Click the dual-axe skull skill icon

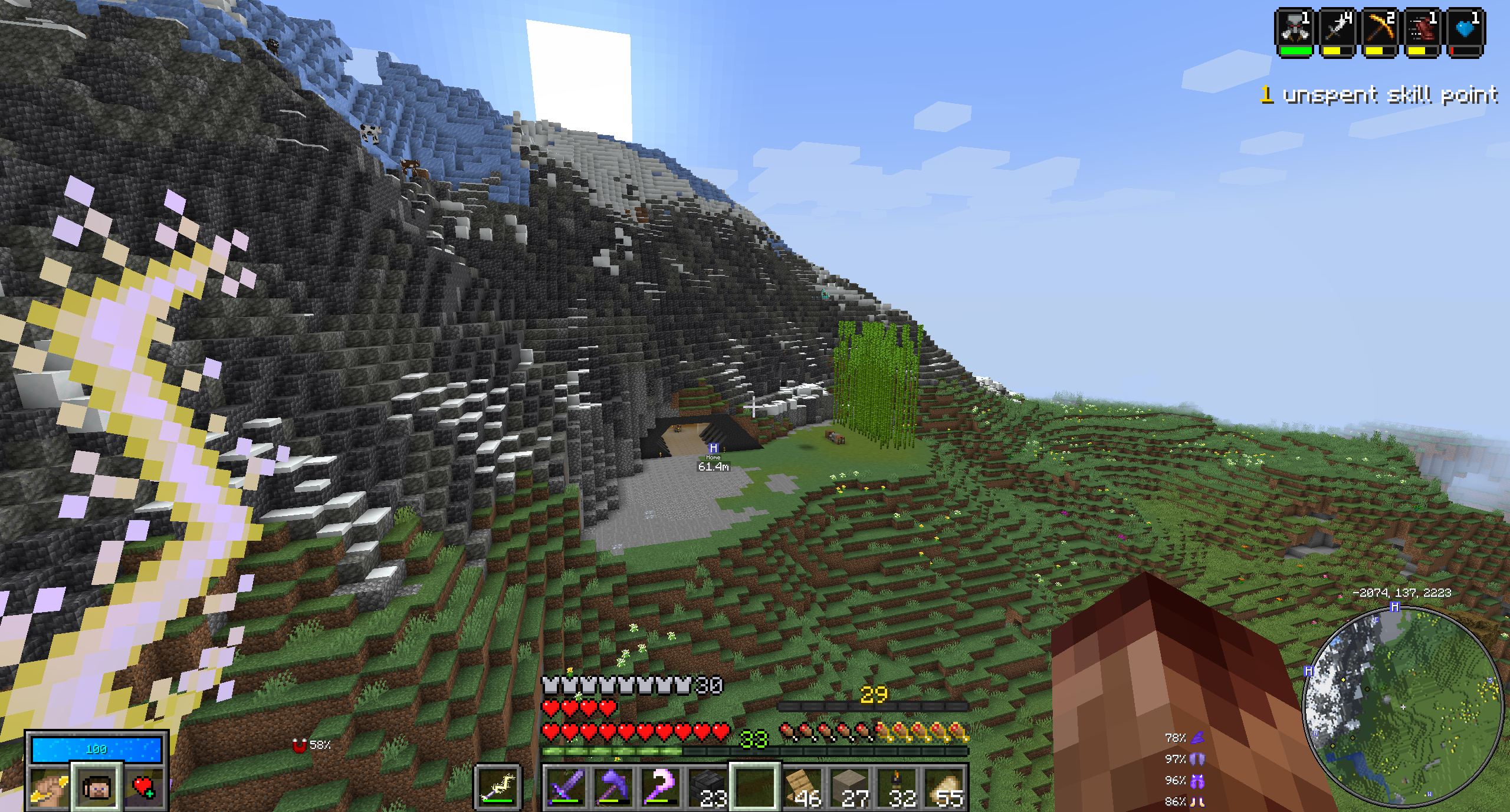1294,29
